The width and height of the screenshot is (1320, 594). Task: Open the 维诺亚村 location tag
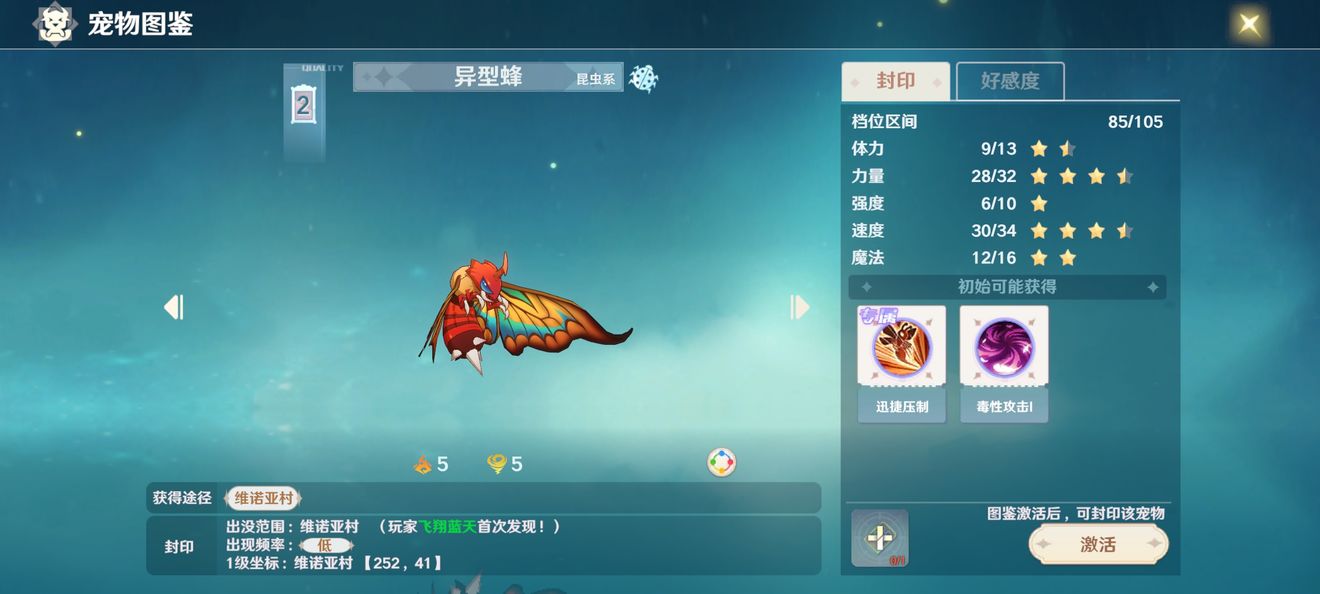[263, 497]
